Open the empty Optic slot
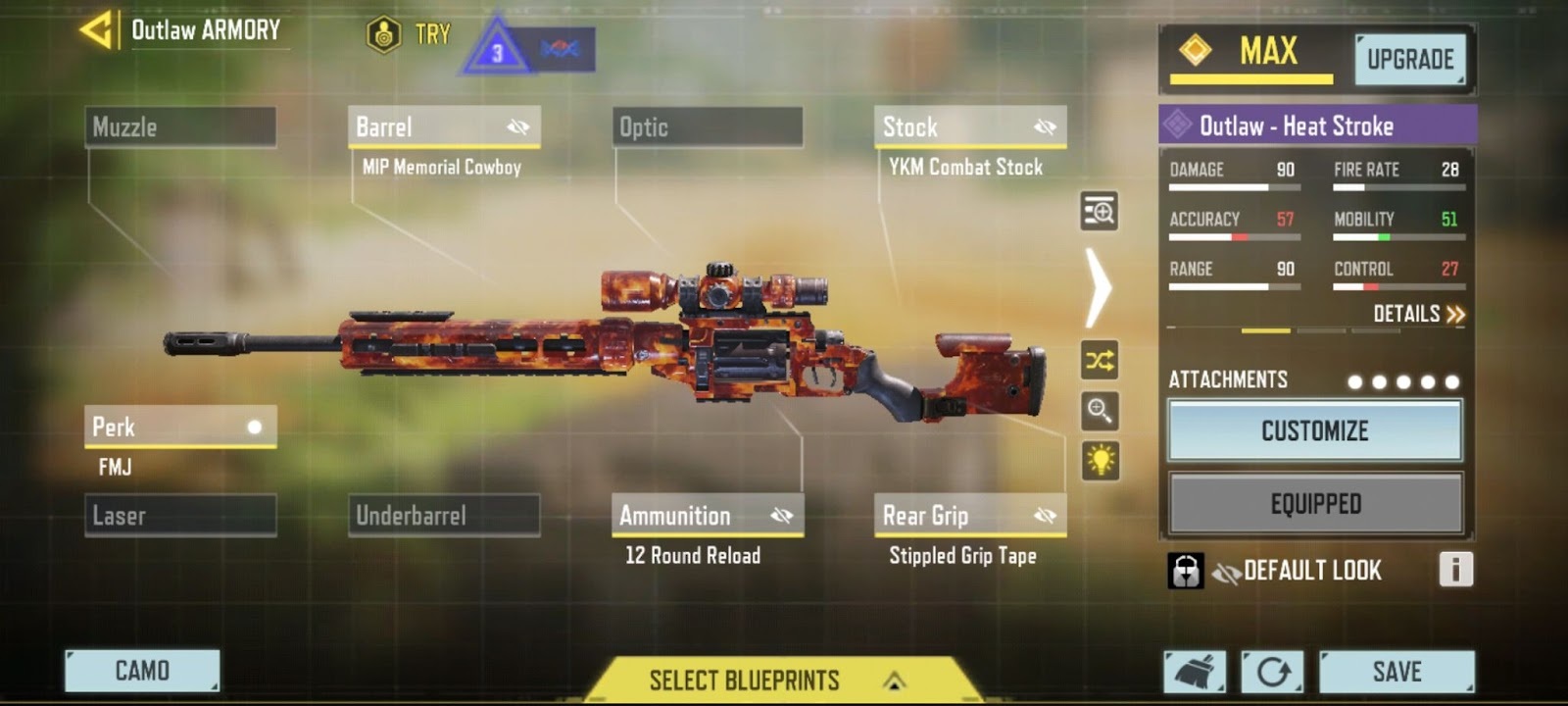This screenshot has height=706, width=1568. point(707,127)
